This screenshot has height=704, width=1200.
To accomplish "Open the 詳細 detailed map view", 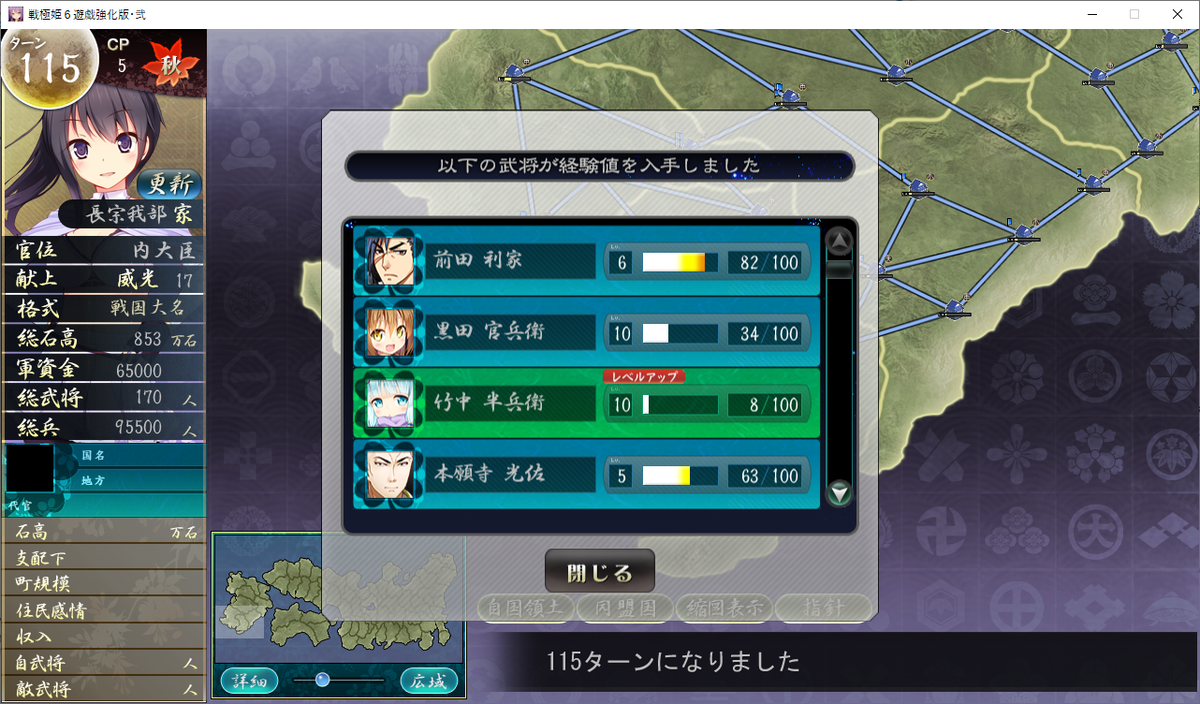I will coord(249,681).
